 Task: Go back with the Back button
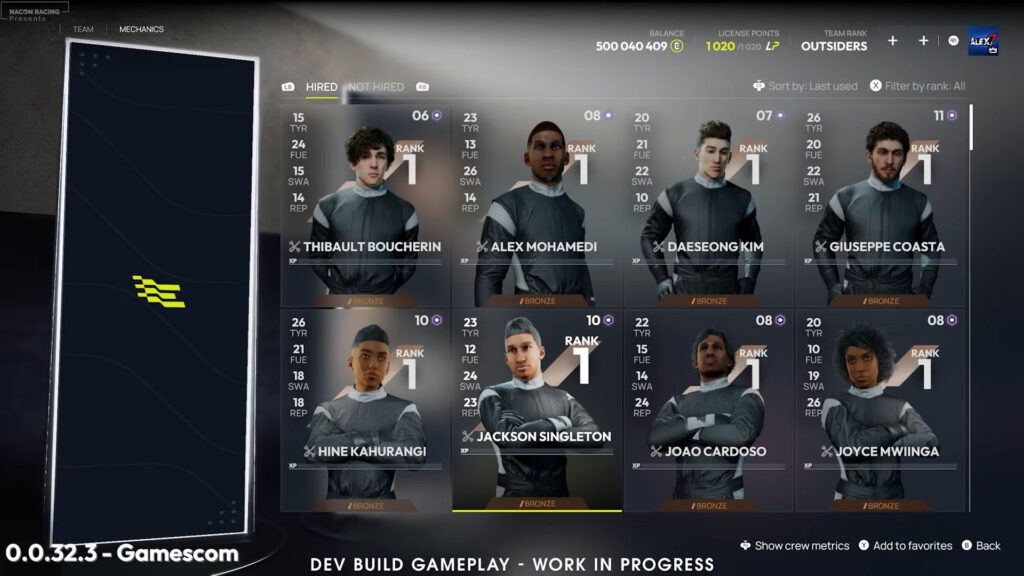coord(981,546)
